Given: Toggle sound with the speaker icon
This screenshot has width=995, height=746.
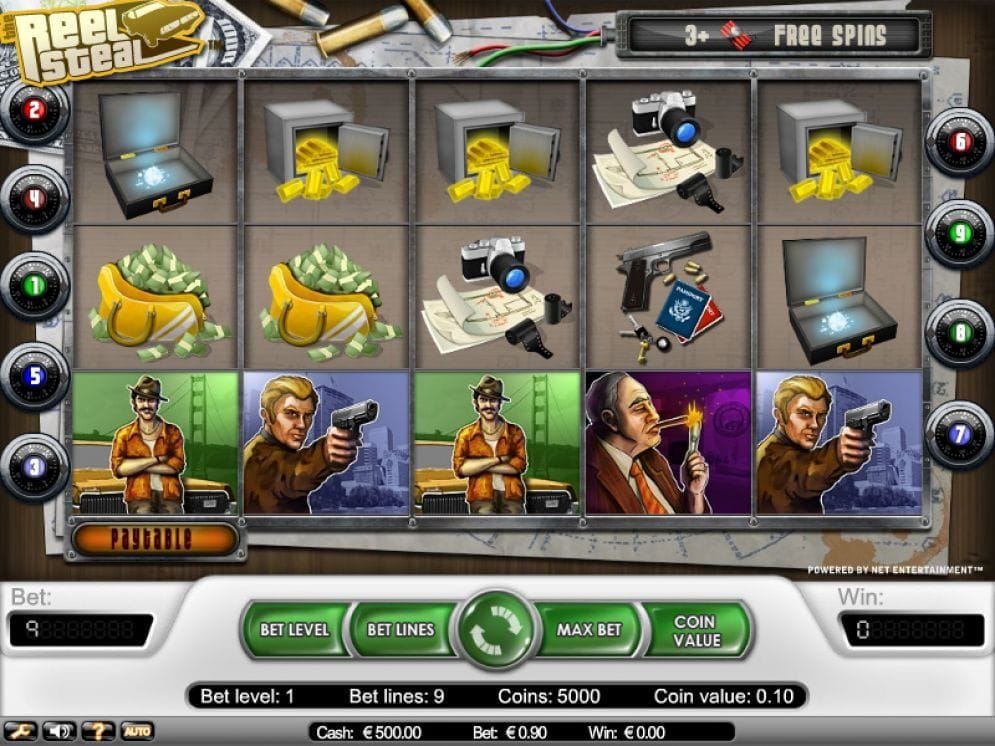Looking at the screenshot, I should 58,731.
